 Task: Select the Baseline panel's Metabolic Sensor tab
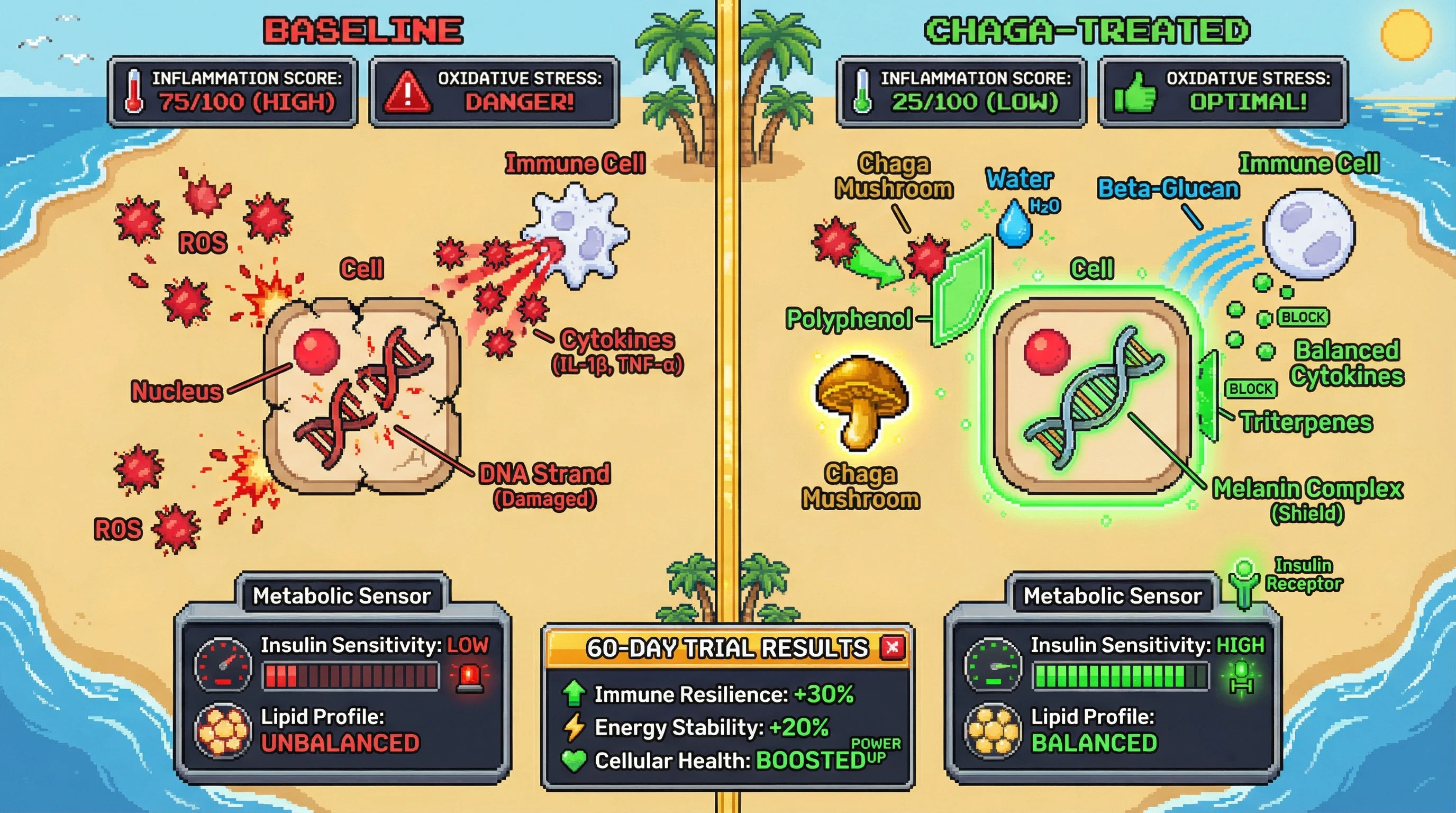pyautogui.click(x=341, y=595)
